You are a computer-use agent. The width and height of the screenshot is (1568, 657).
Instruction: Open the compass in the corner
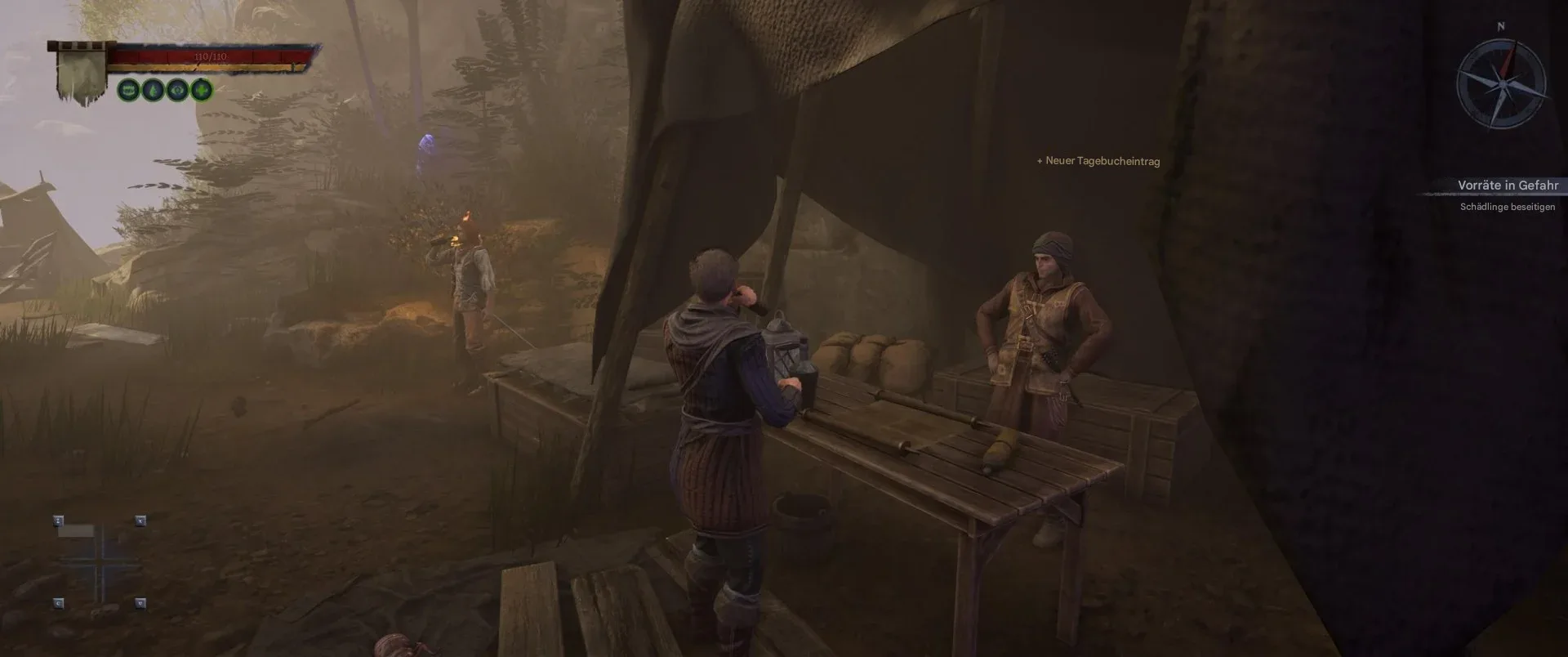pyautogui.click(x=1501, y=84)
